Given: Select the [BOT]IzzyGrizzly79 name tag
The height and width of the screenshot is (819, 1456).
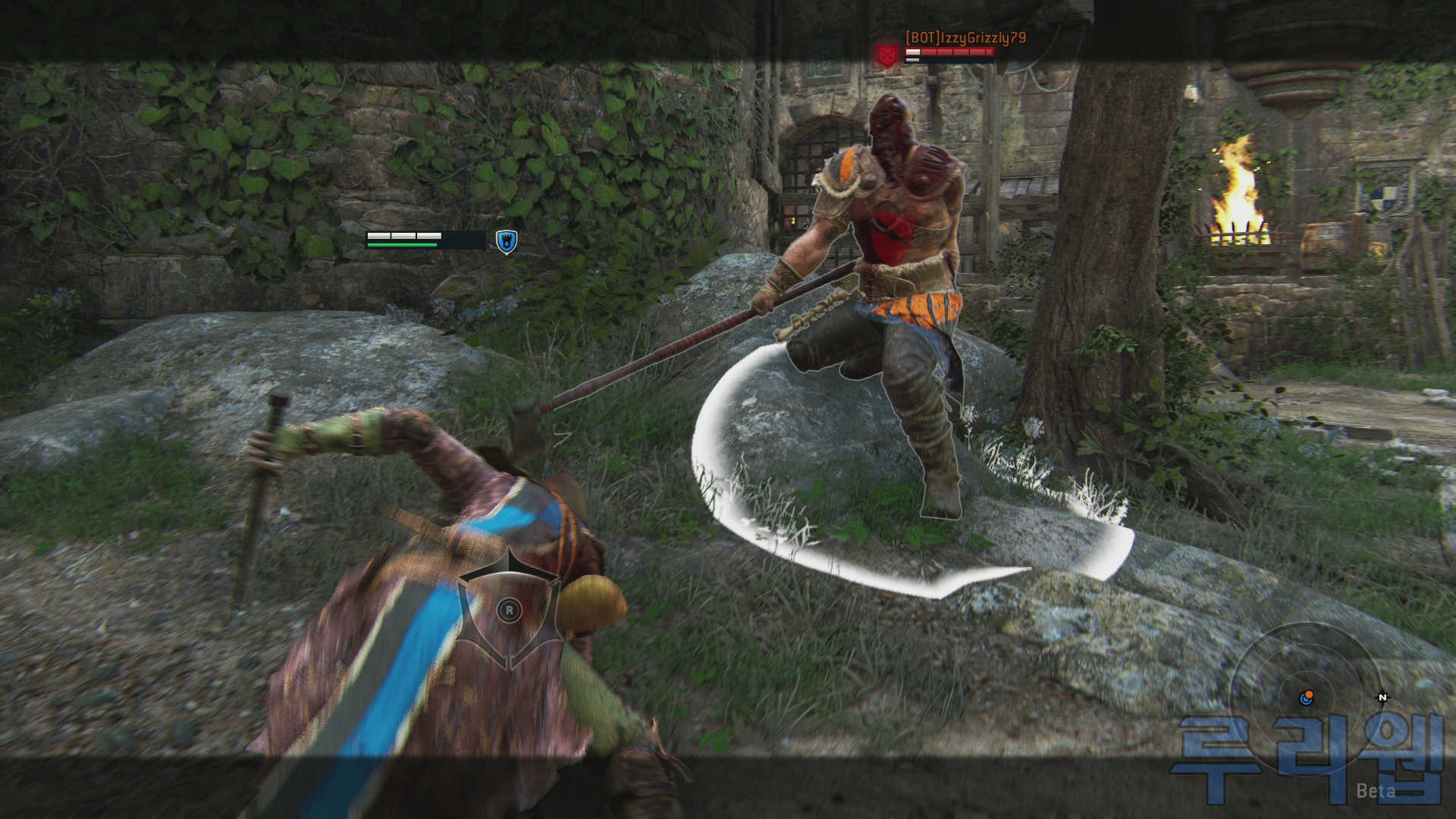Looking at the screenshot, I should (965, 37).
